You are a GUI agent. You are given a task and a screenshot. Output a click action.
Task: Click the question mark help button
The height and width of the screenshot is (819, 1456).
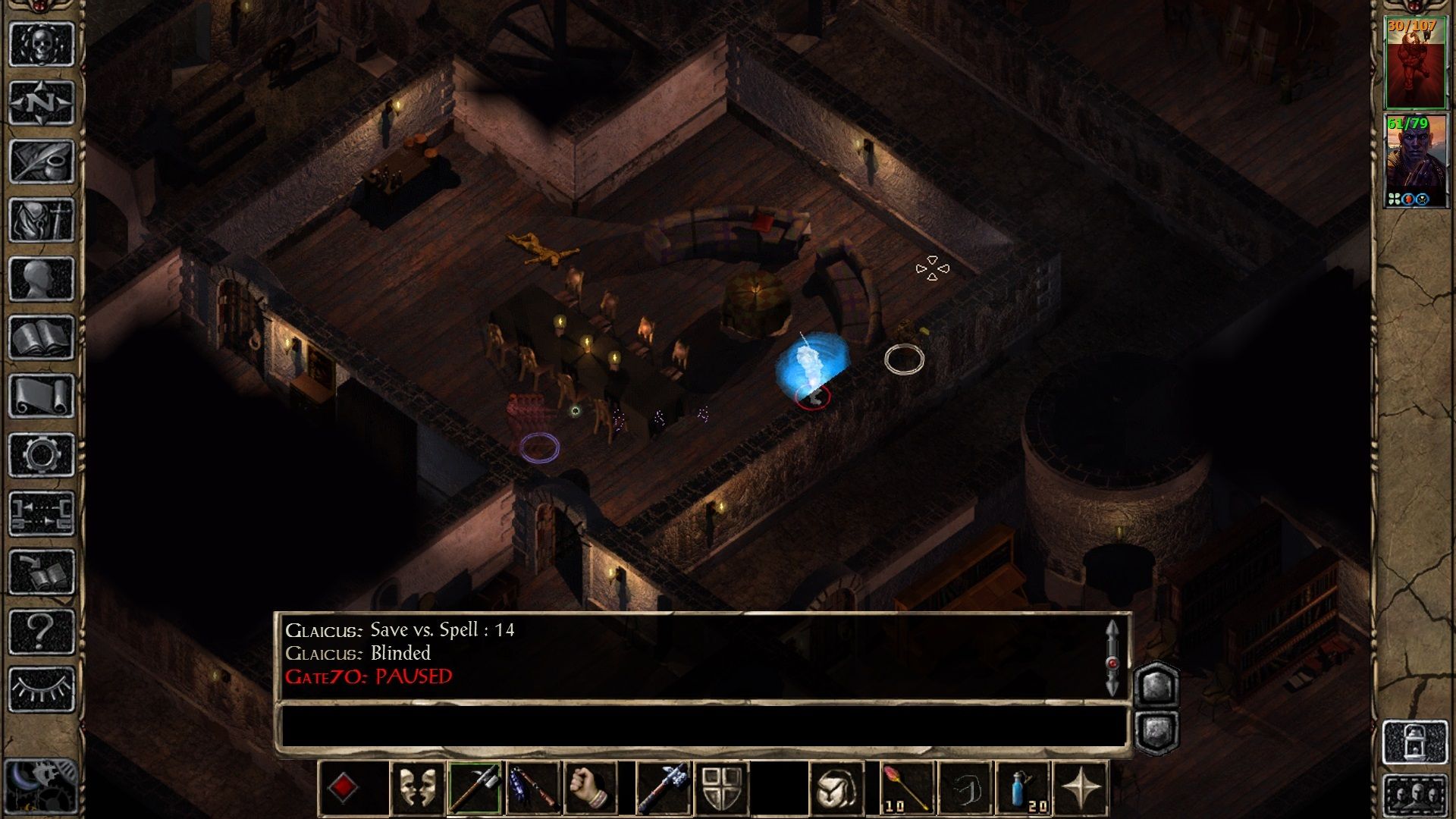click(42, 631)
